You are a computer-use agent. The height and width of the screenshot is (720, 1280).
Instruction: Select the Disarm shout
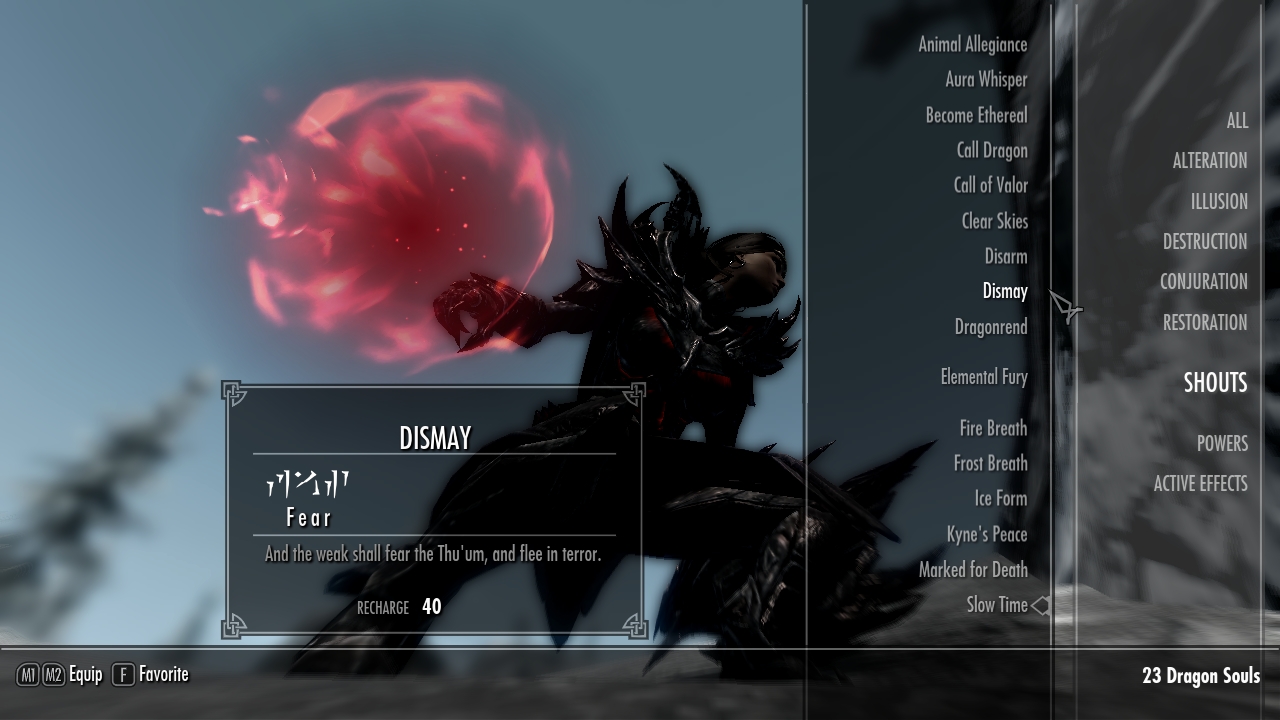pyautogui.click(x=1005, y=257)
